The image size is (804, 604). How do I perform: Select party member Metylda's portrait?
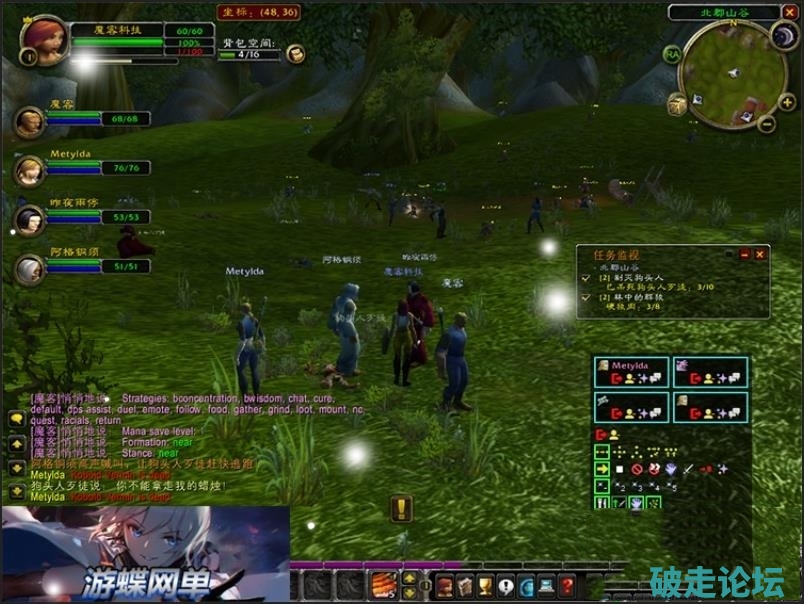(x=28, y=169)
